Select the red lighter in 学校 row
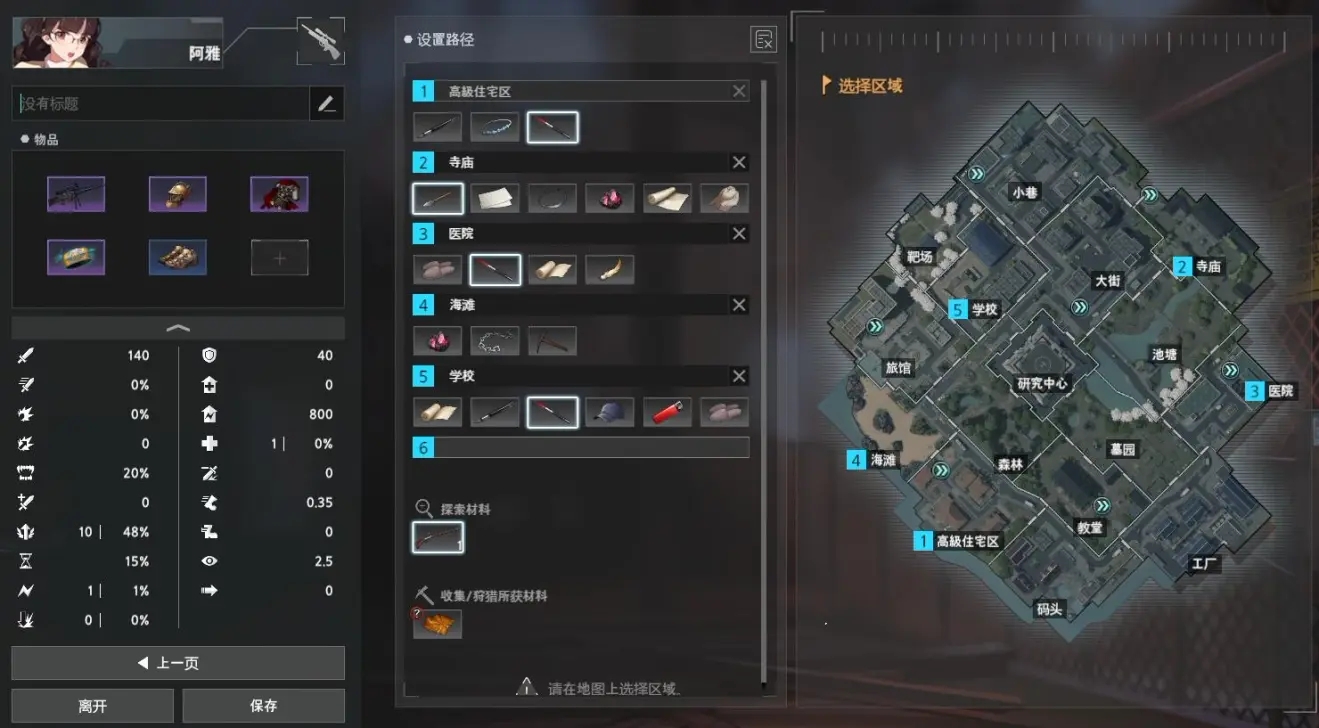Screen dimensions: 1319x728 pos(667,412)
